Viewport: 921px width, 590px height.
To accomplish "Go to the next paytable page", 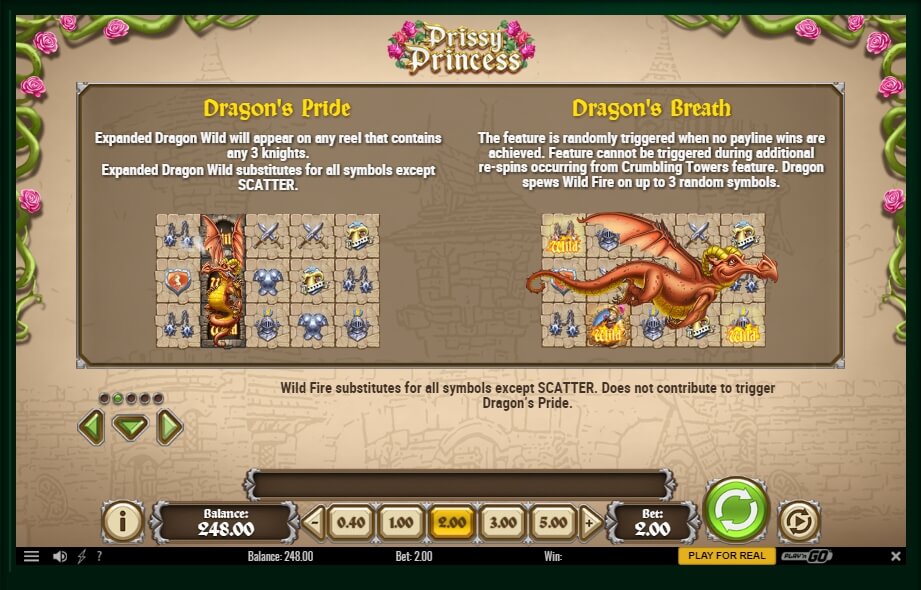I will [170, 428].
